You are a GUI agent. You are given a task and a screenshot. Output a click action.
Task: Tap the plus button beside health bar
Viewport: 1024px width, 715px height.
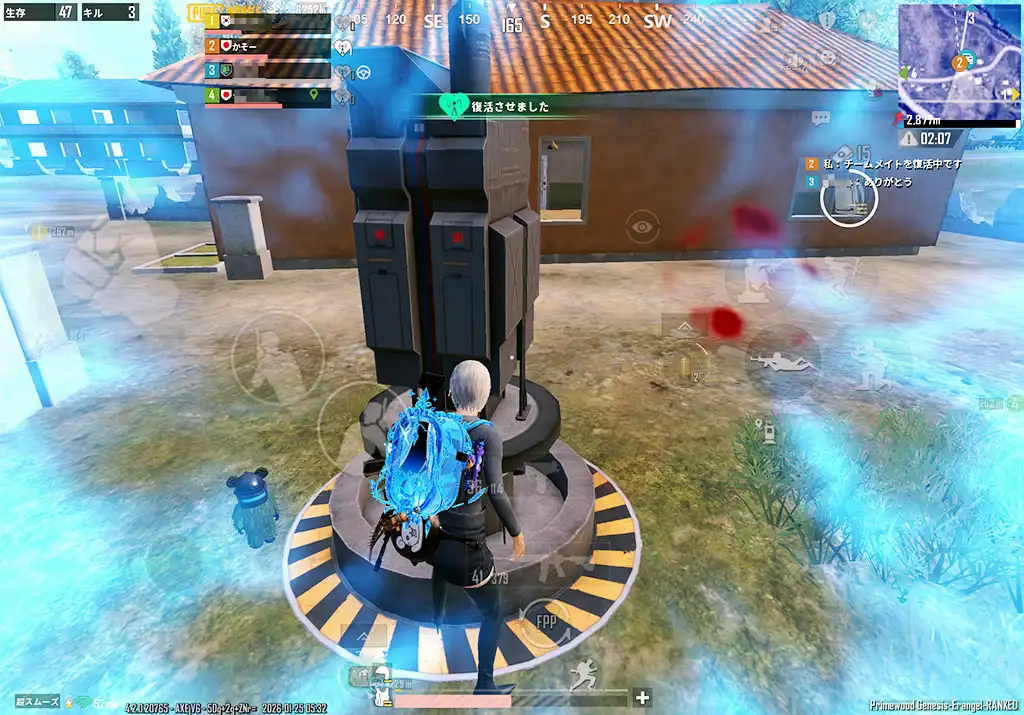click(643, 697)
